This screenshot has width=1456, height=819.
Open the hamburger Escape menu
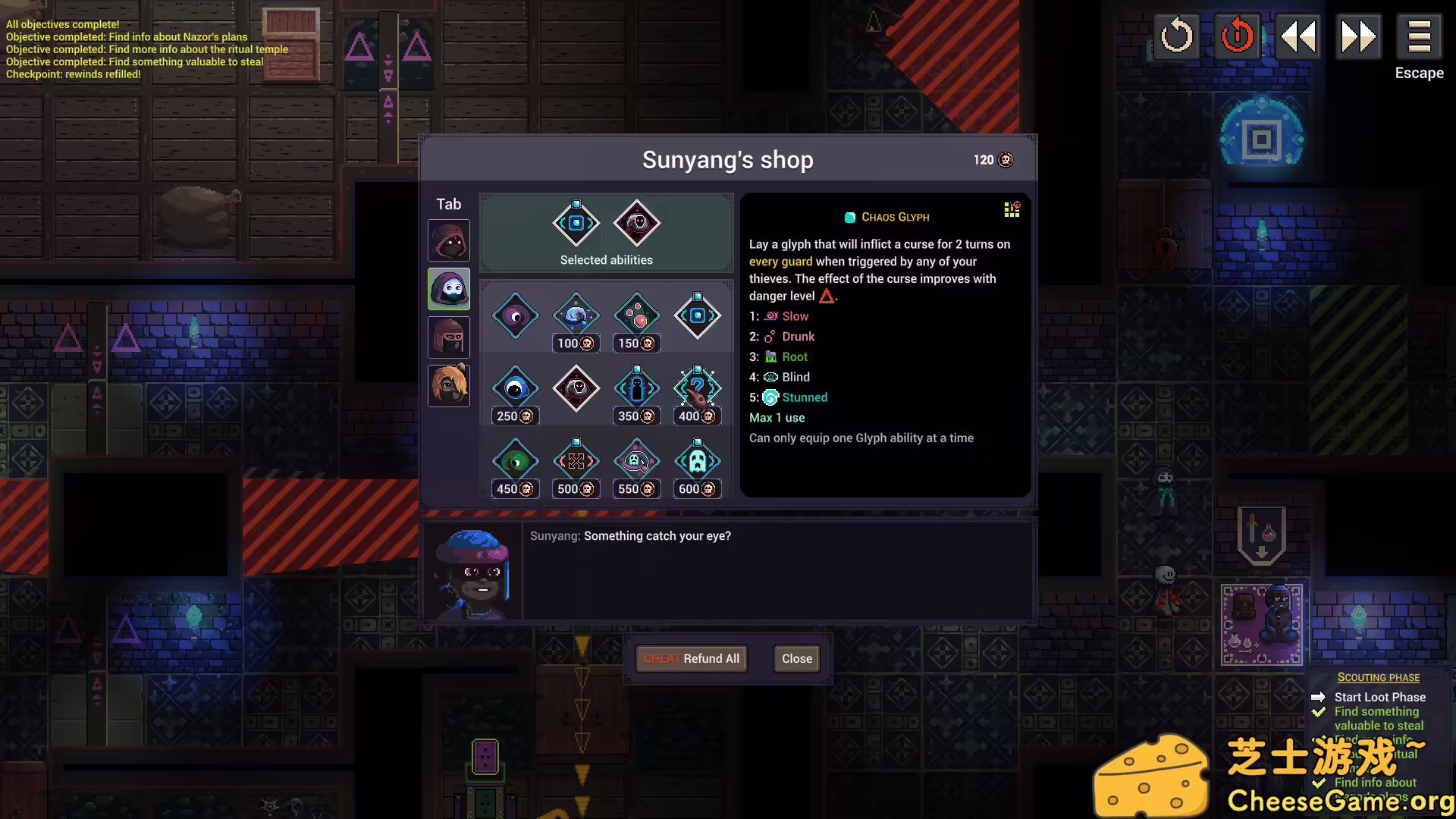(x=1419, y=36)
